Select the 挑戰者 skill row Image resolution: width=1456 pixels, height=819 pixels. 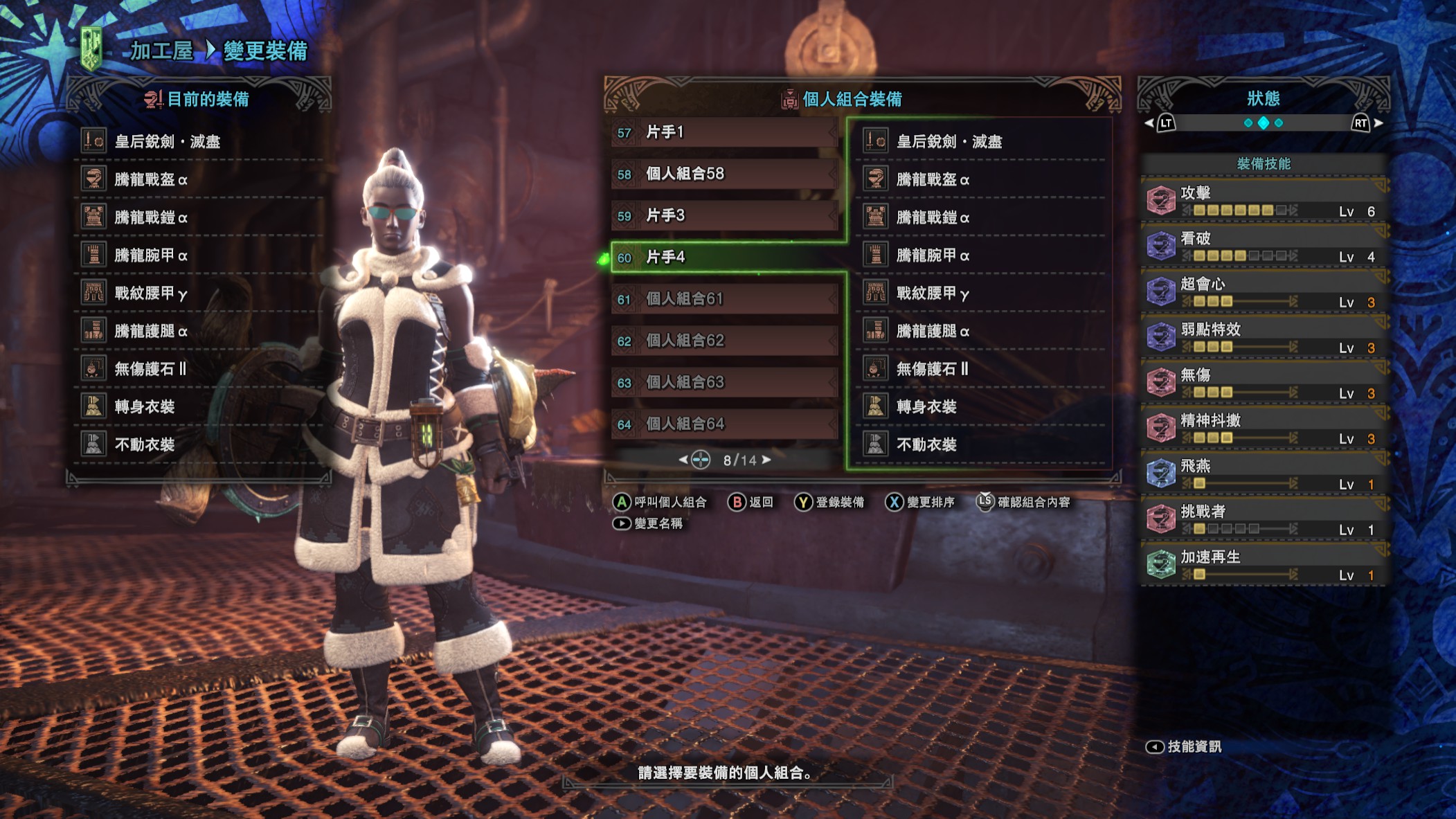click(1263, 520)
